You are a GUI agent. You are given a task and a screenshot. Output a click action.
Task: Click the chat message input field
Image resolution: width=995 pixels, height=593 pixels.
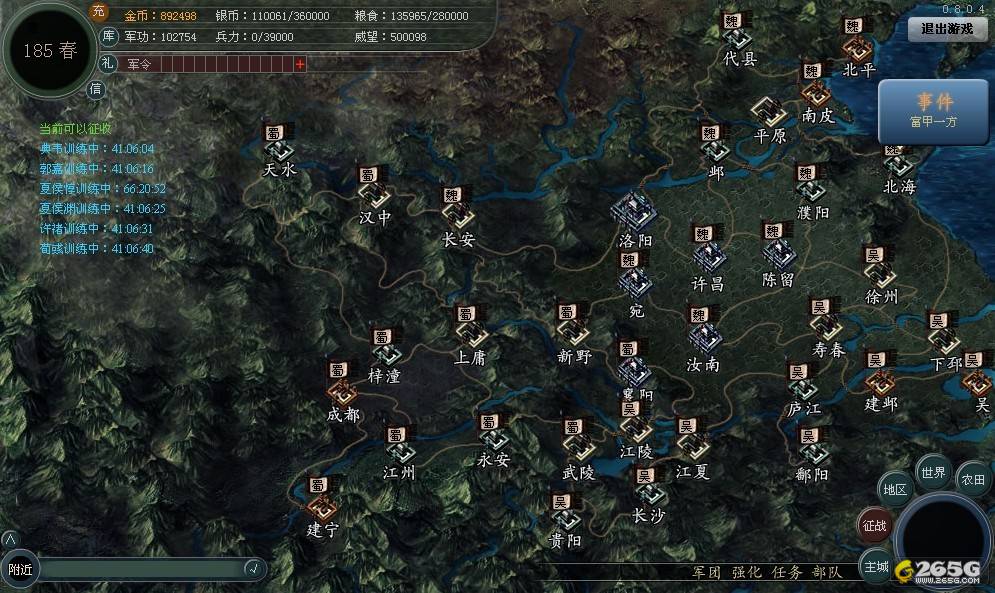point(140,569)
